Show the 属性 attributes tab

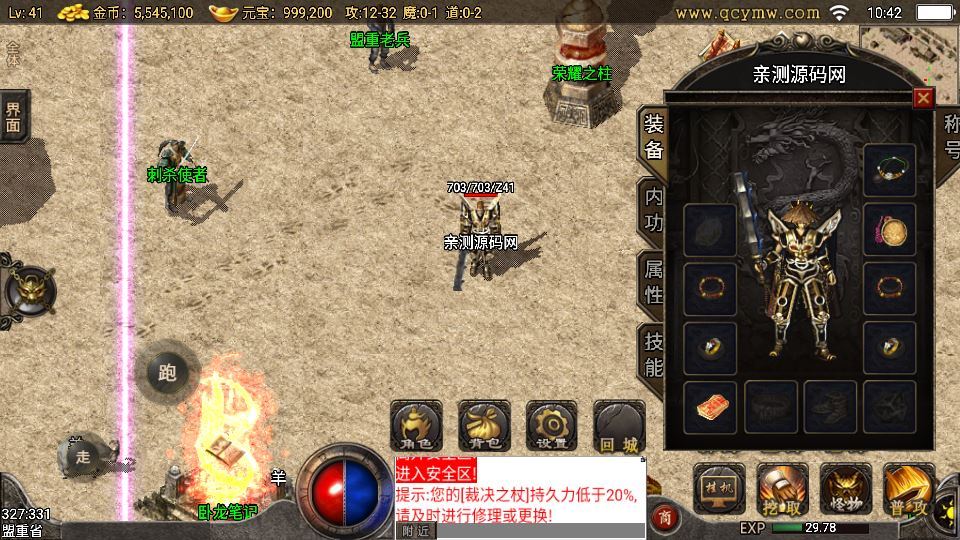[653, 281]
